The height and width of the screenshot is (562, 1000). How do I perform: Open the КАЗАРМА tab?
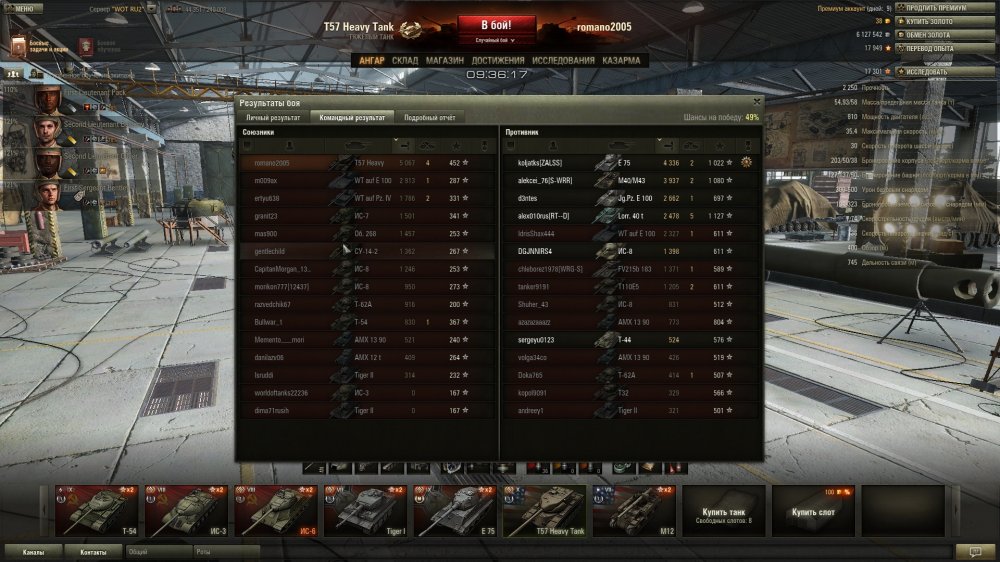coord(621,60)
